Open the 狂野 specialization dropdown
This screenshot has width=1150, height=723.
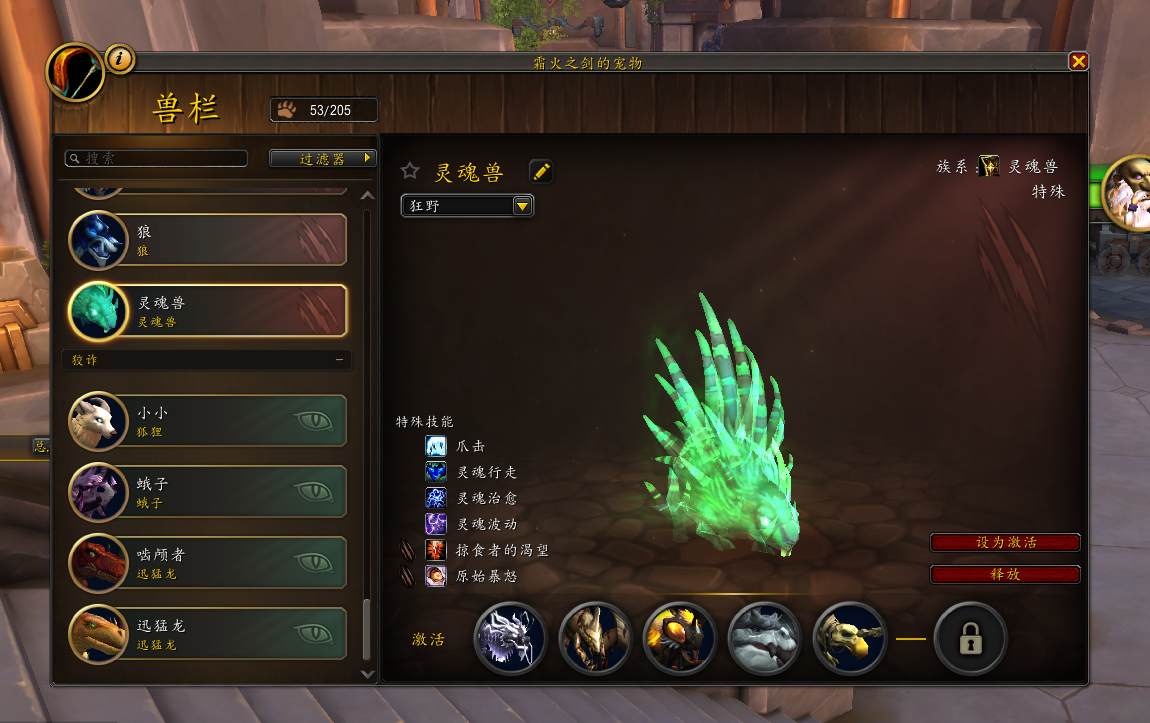467,206
